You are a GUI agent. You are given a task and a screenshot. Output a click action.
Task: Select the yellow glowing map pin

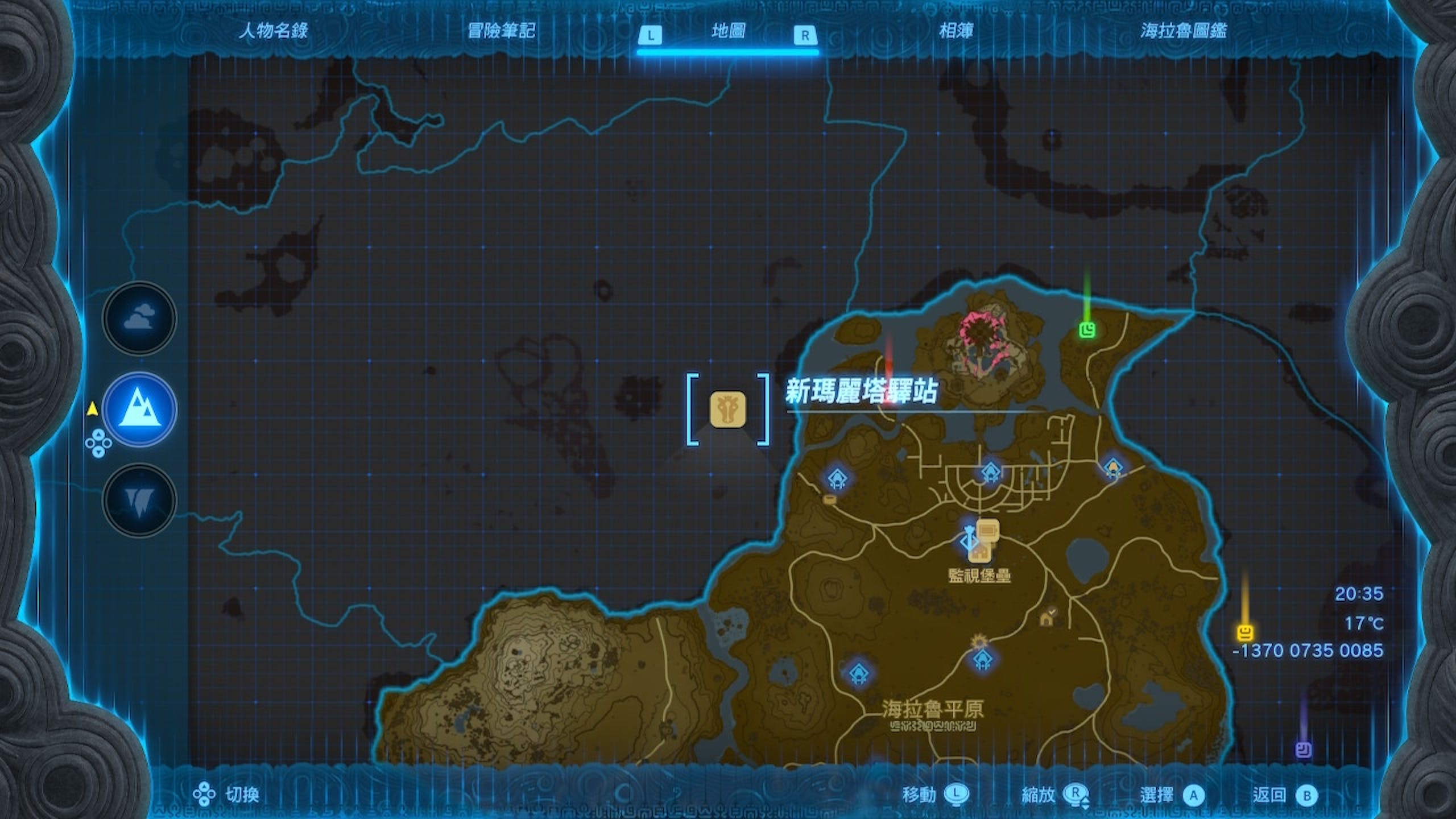pos(1246,632)
